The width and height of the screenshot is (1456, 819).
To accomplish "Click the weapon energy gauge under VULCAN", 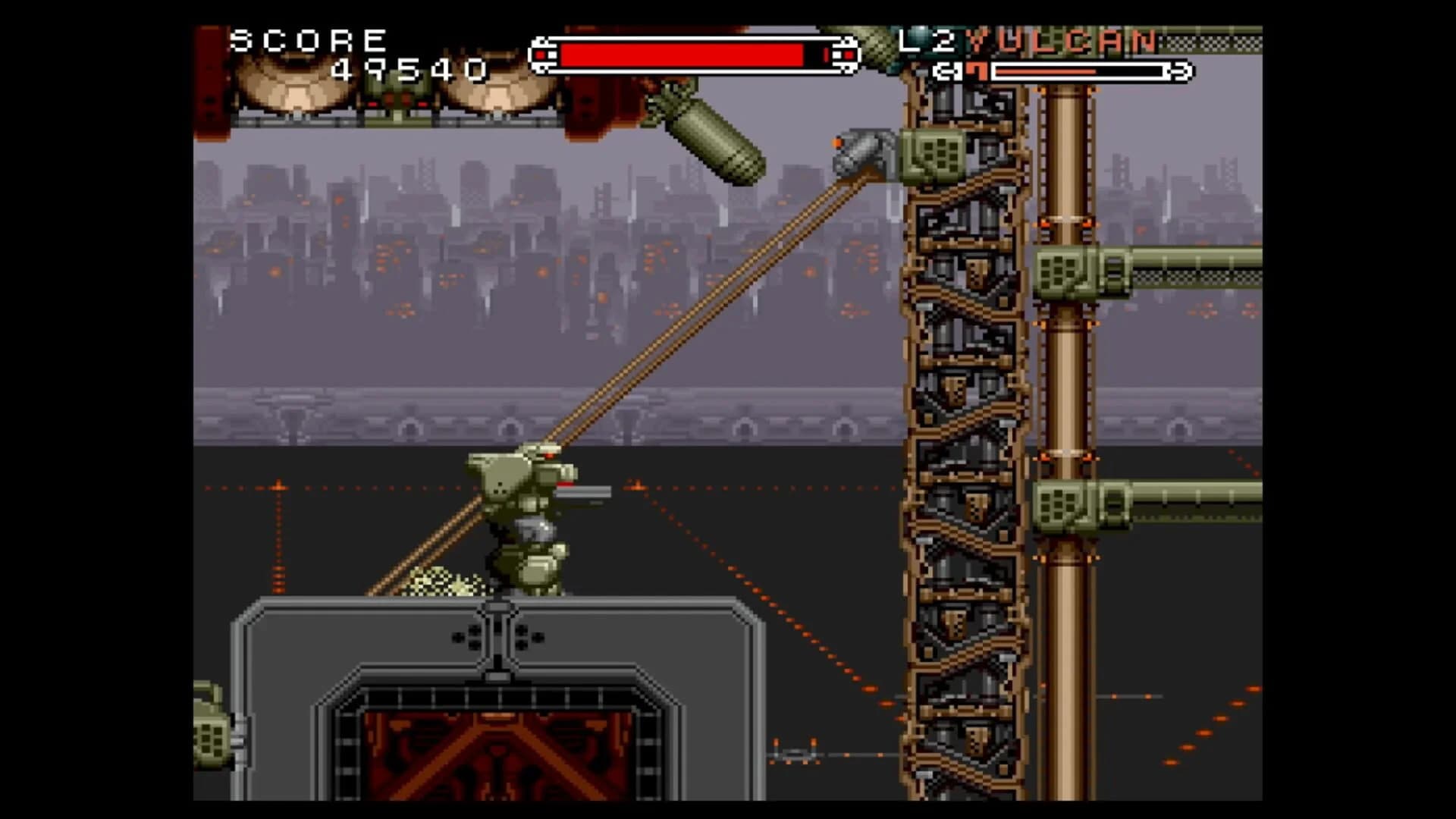I will pyautogui.click(x=1077, y=72).
